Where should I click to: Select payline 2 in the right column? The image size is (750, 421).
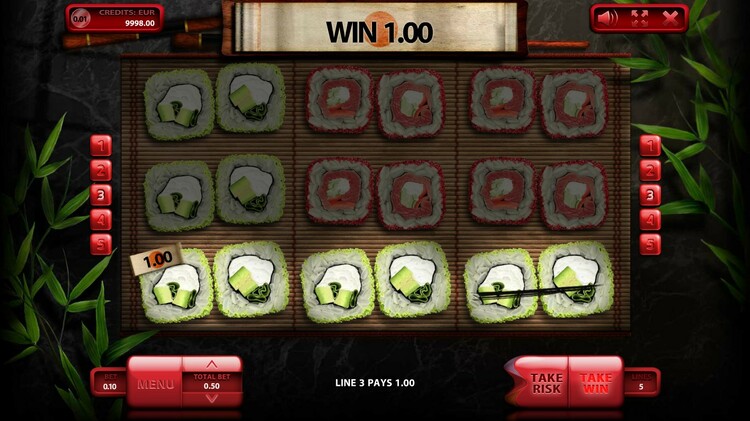tap(650, 171)
